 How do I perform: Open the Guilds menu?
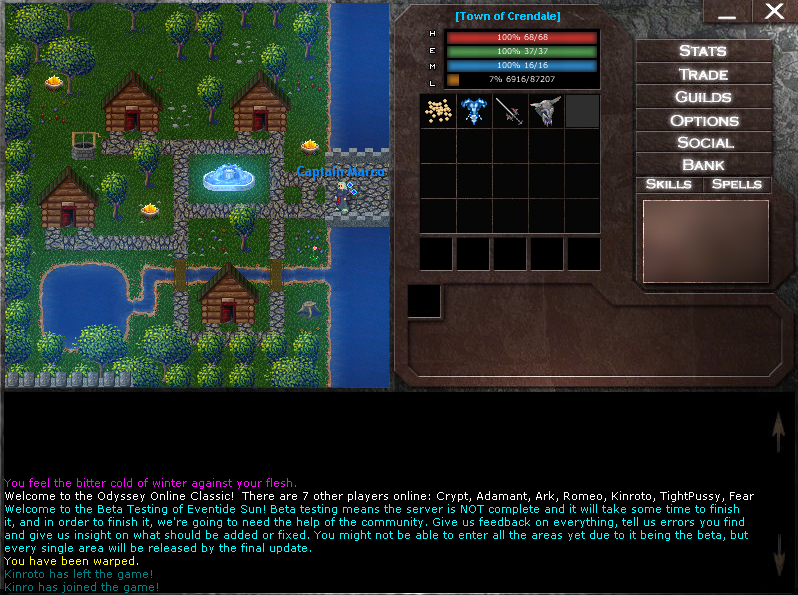[x=703, y=97]
